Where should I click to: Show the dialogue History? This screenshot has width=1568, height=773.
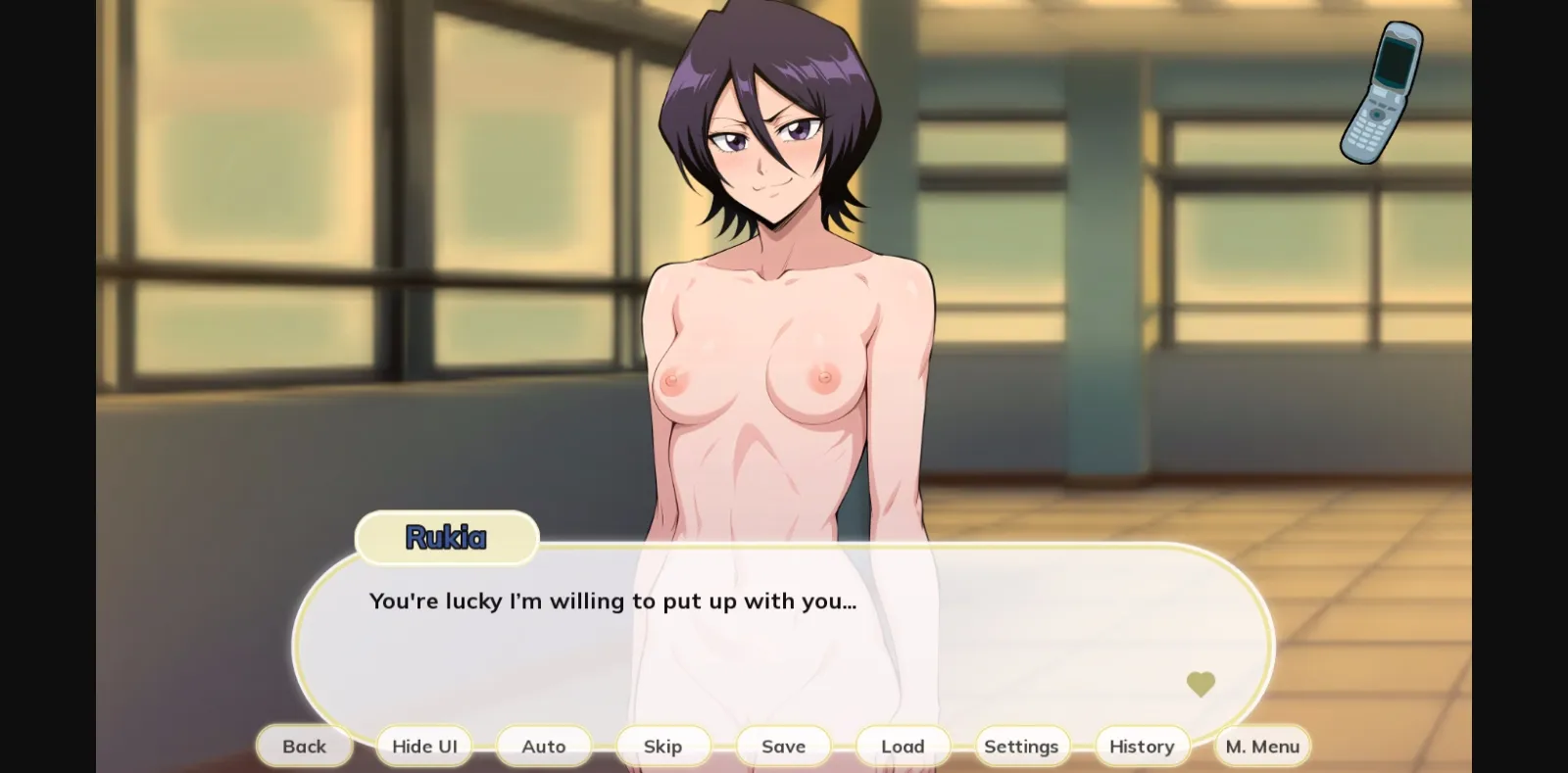pos(1142,747)
